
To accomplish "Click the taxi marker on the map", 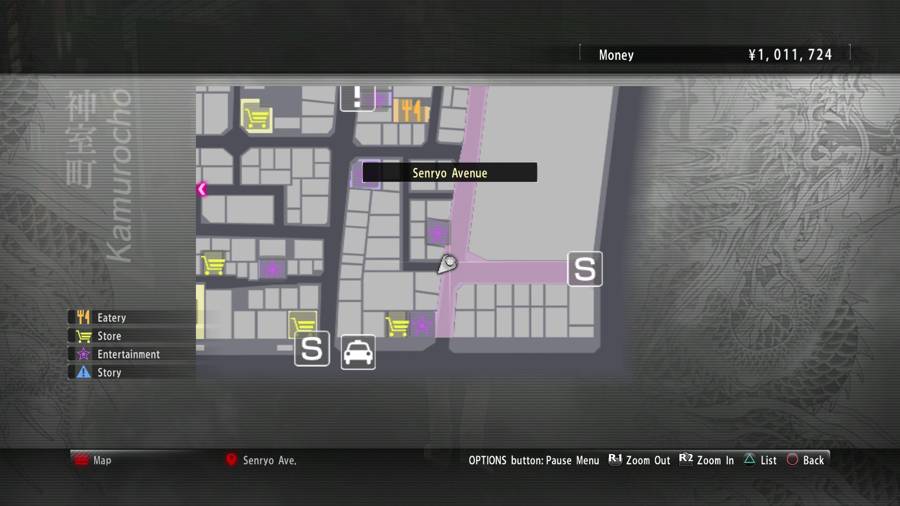I will tap(358, 352).
